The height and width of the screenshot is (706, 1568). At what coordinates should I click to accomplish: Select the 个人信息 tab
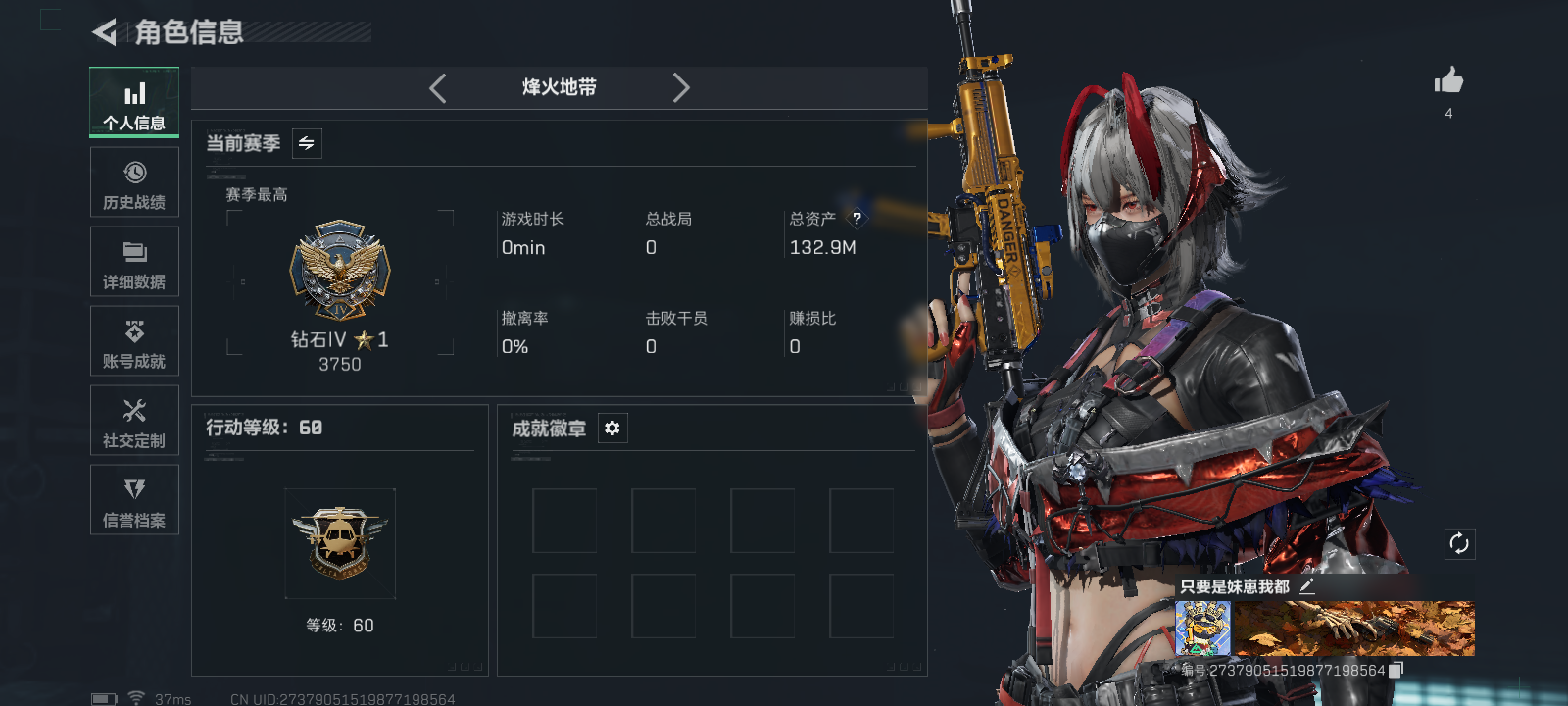pos(134,102)
